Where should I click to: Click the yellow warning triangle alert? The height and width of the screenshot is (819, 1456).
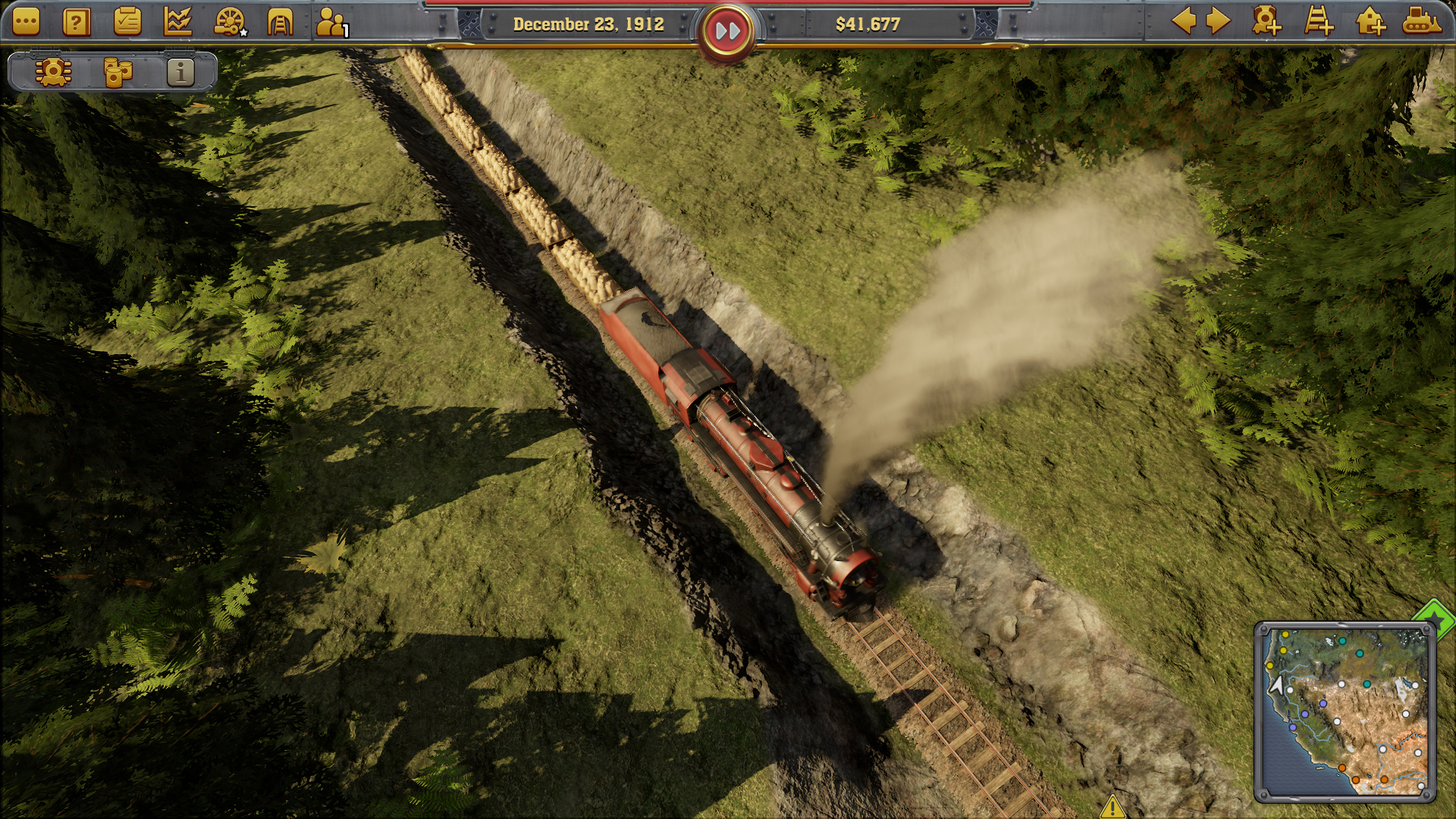coord(1112,806)
